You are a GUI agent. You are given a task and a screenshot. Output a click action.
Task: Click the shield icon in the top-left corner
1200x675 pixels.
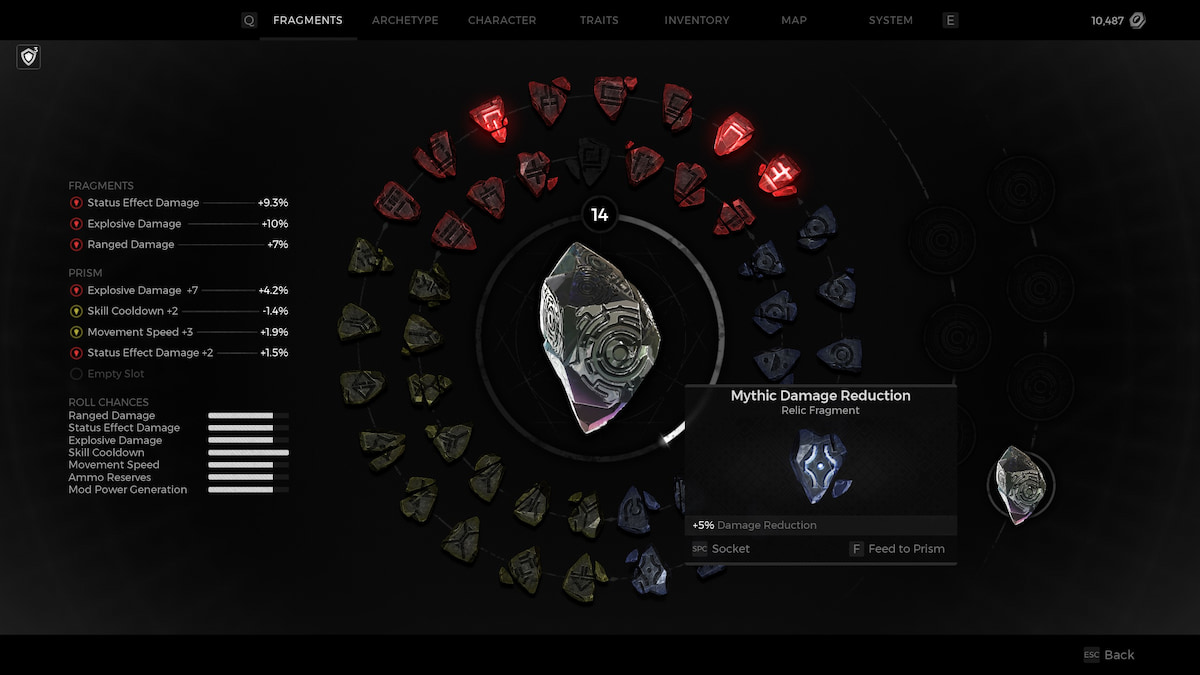click(x=29, y=57)
